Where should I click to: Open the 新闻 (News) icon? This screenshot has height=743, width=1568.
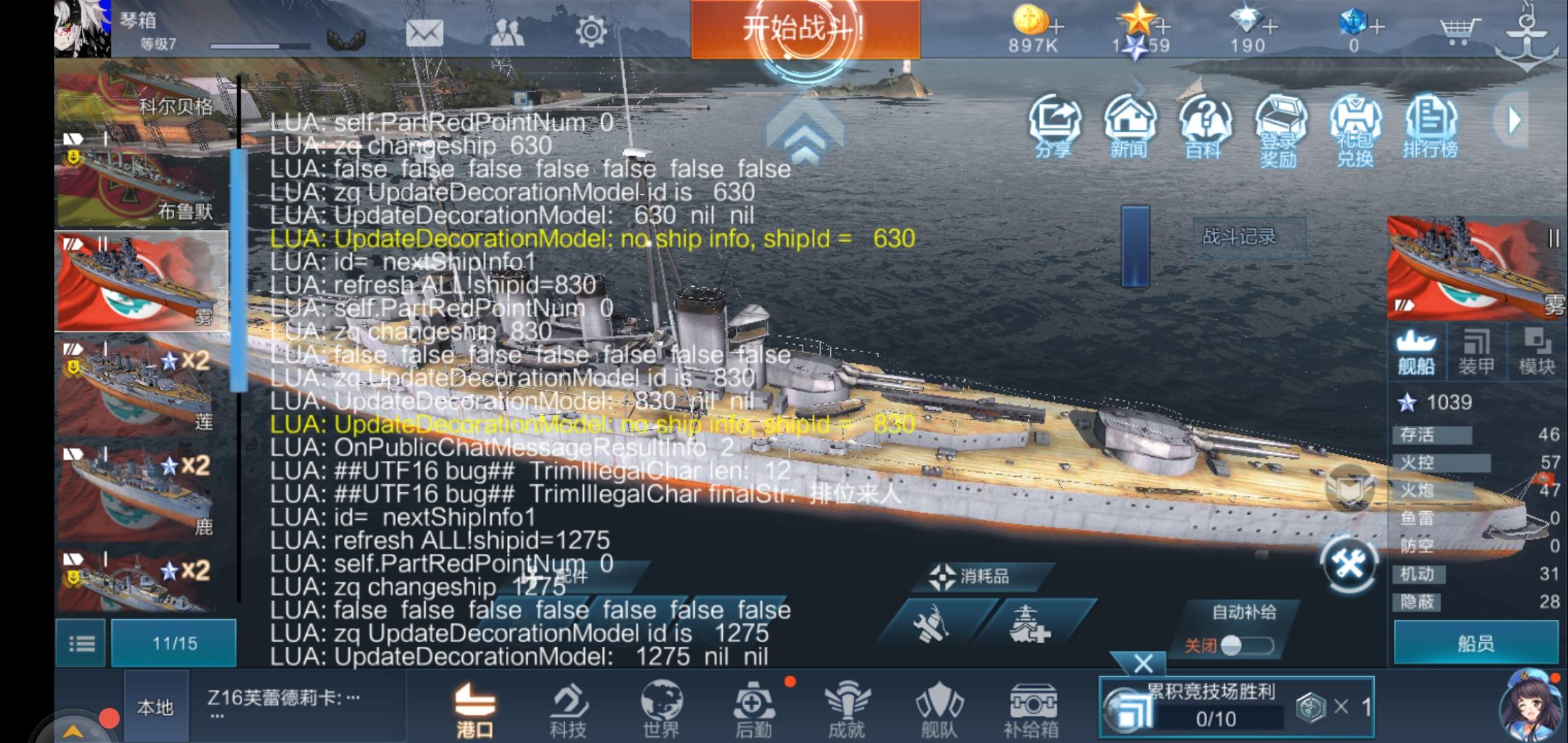click(x=1131, y=127)
